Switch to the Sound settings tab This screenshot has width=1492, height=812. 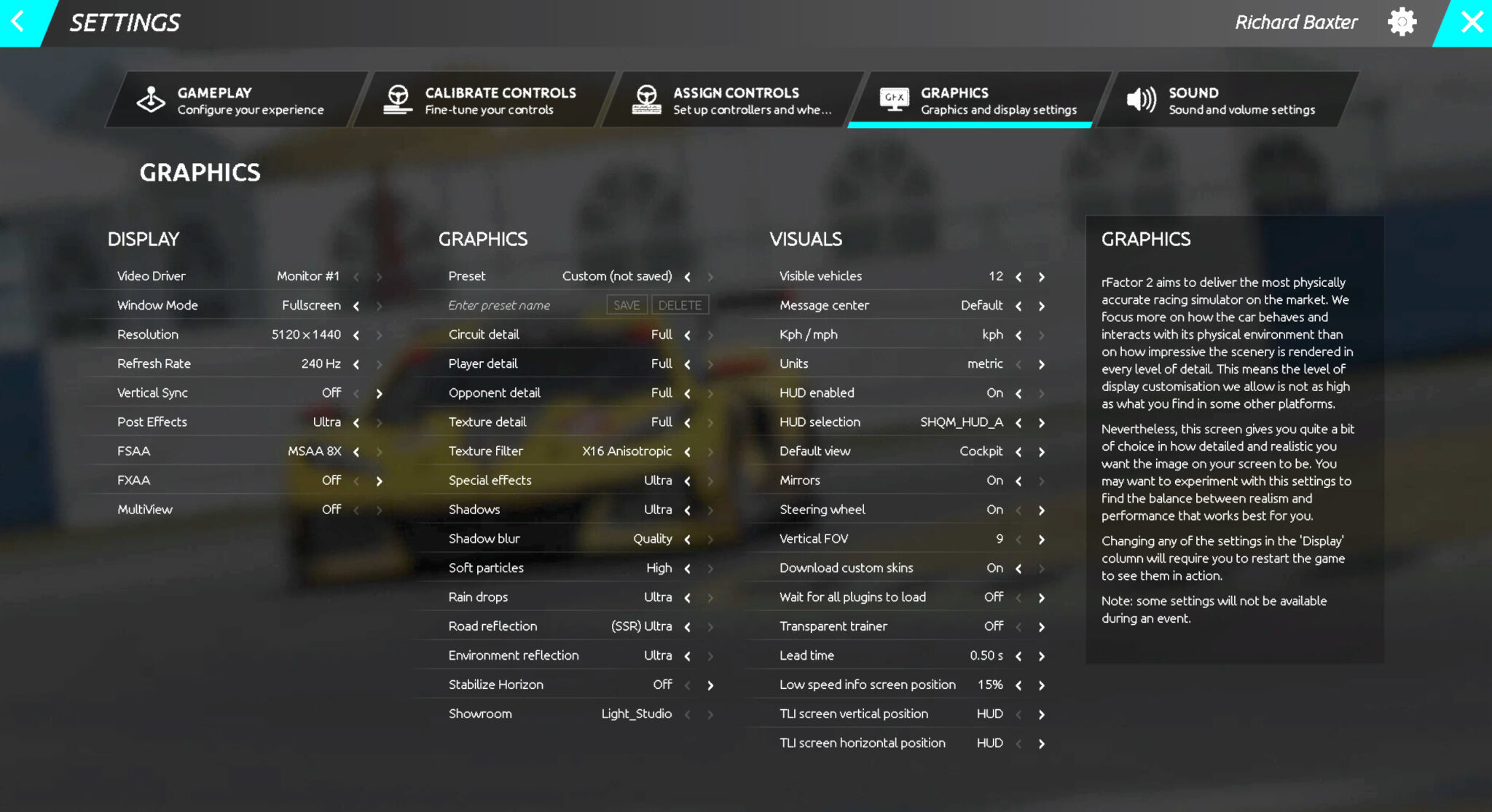pyautogui.click(x=1231, y=100)
